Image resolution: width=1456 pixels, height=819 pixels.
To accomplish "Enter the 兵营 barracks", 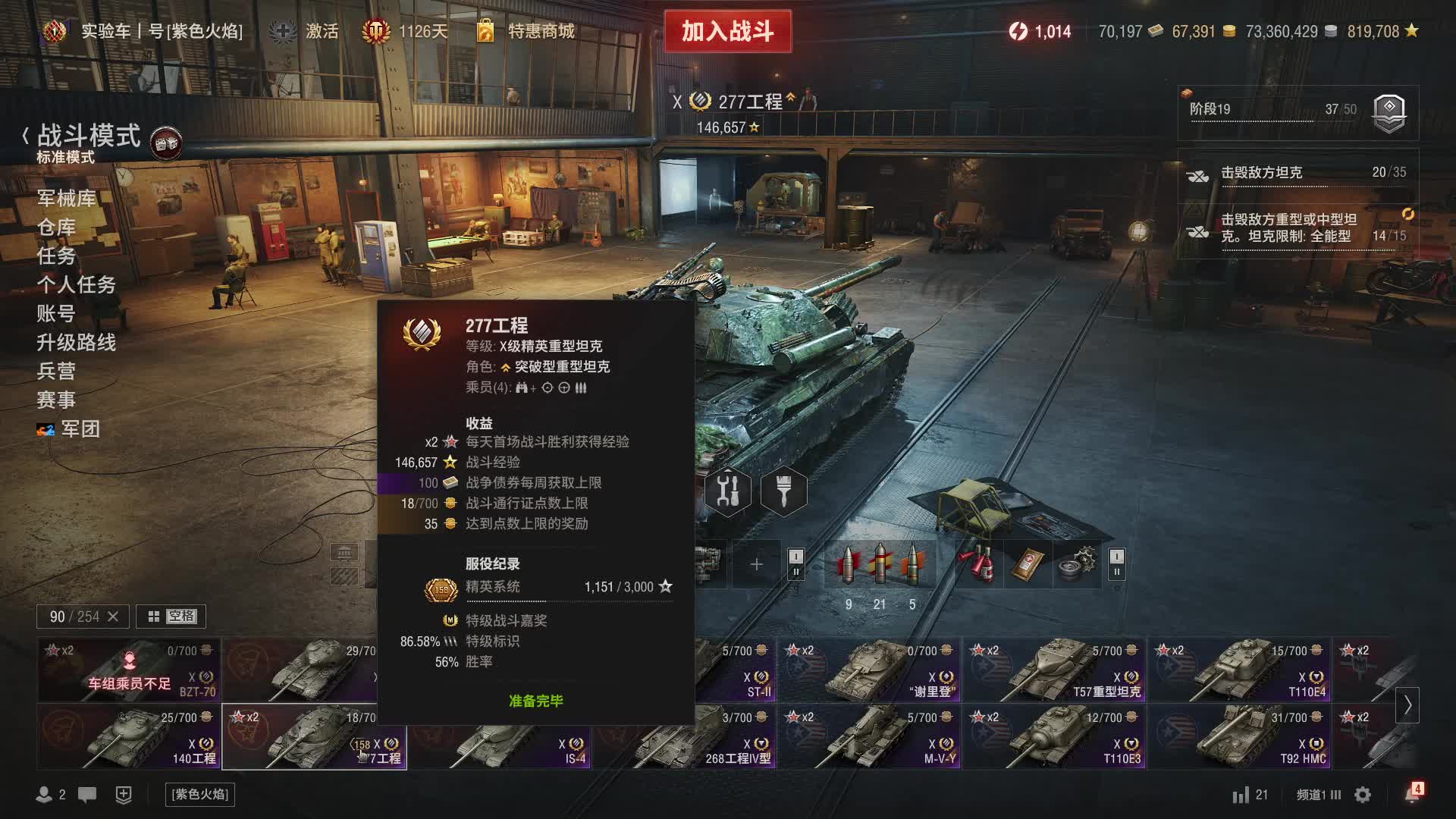I will pos(56,372).
